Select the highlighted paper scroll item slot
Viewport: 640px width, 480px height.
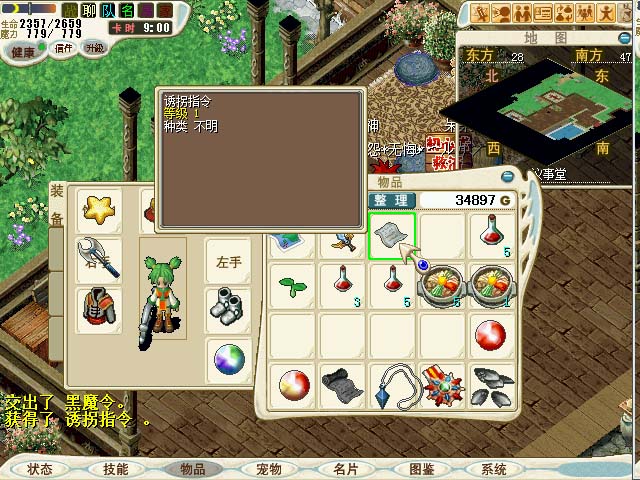(392, 236)
